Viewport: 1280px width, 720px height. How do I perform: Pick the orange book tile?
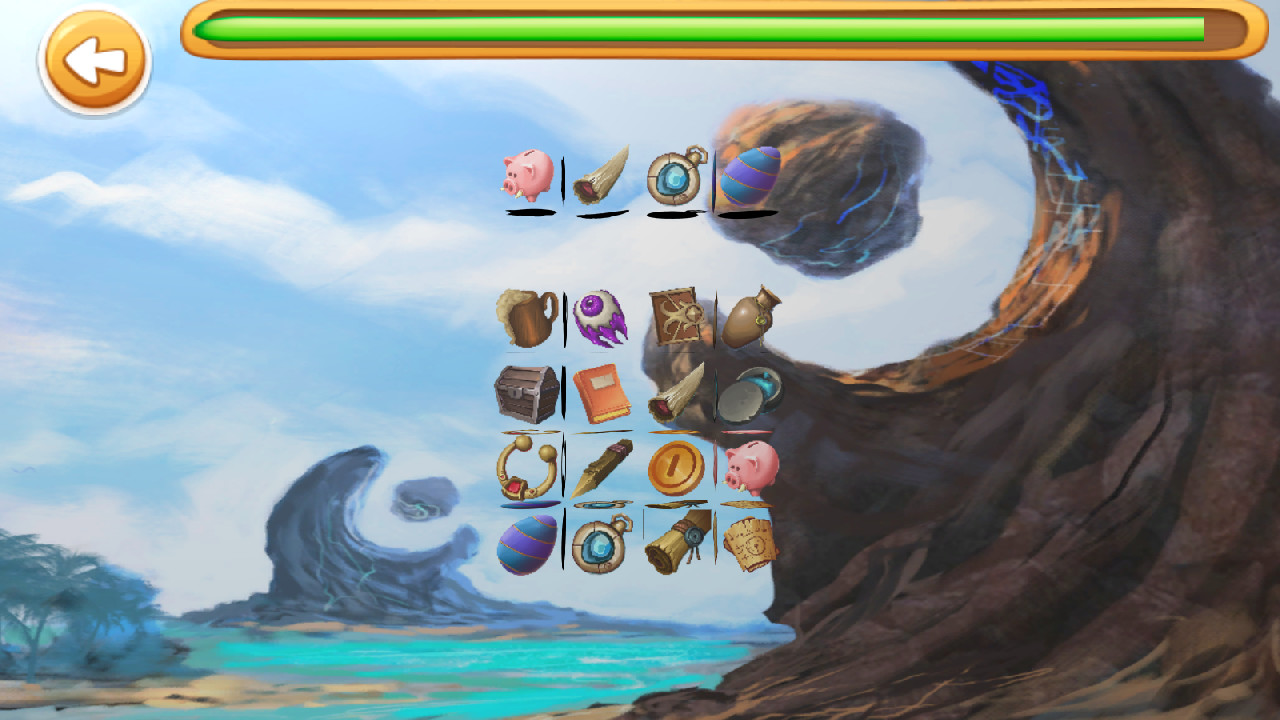(600, 392)
